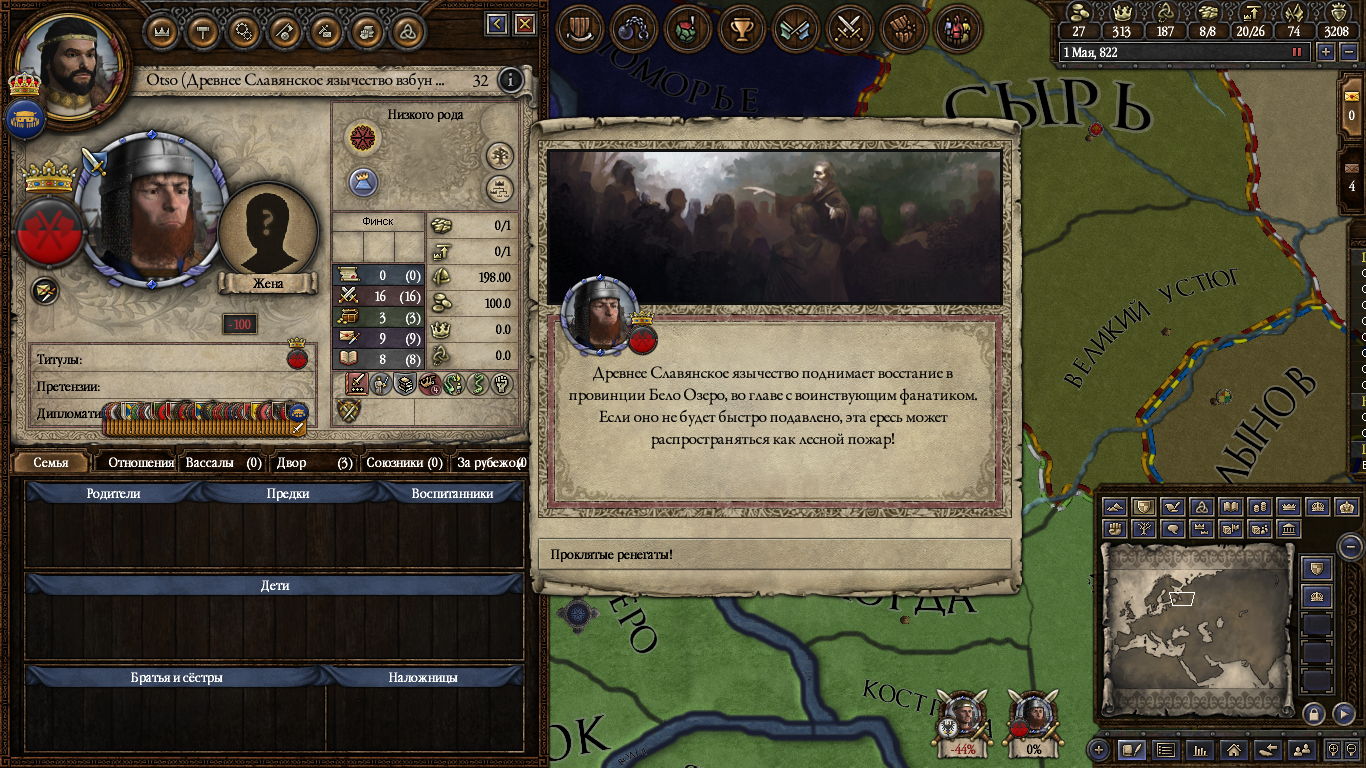
Task: Select the За рубежом tab
Action: pos(490,463)
